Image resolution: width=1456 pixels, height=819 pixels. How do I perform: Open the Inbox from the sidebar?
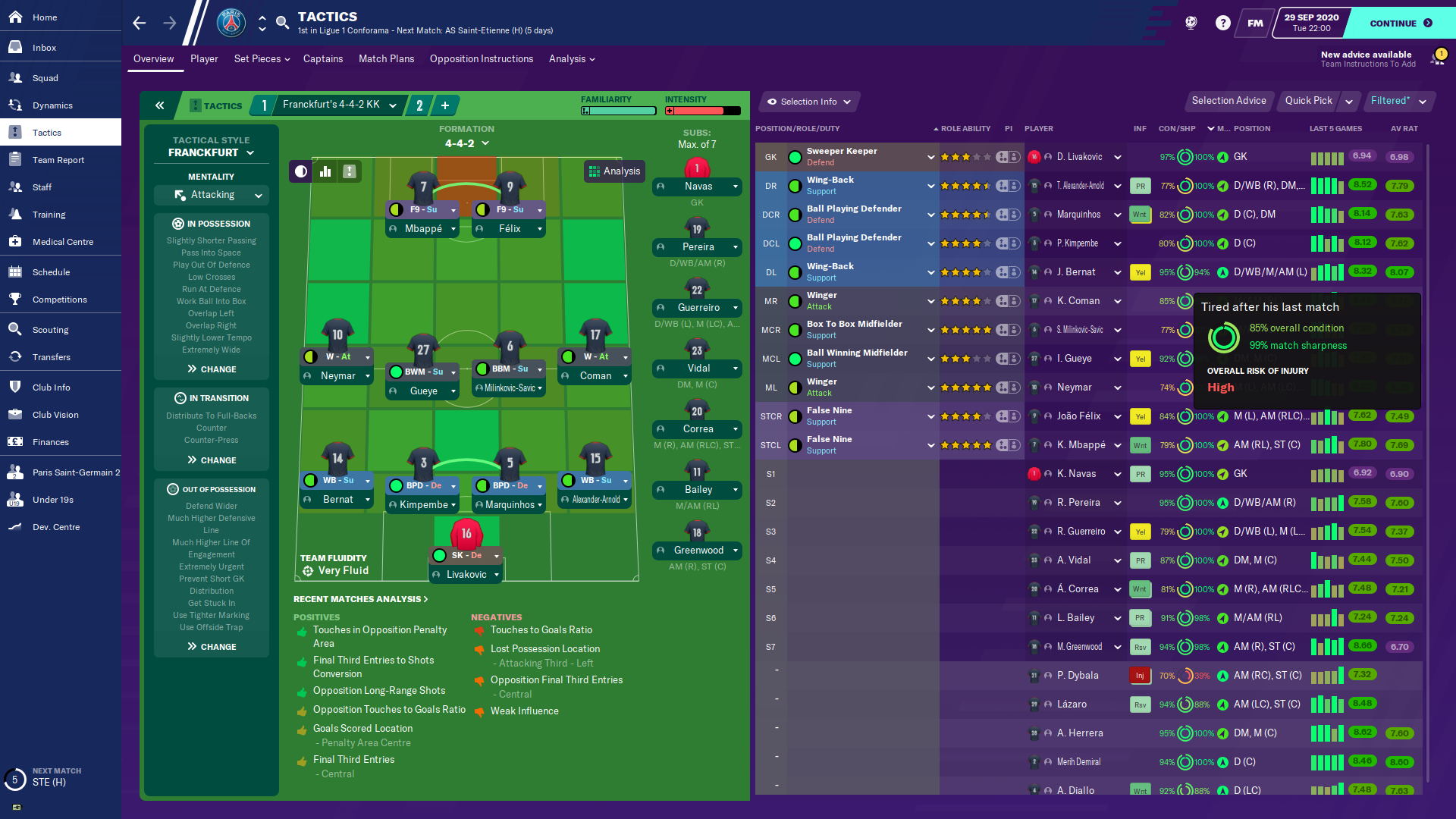click(44, 48)
